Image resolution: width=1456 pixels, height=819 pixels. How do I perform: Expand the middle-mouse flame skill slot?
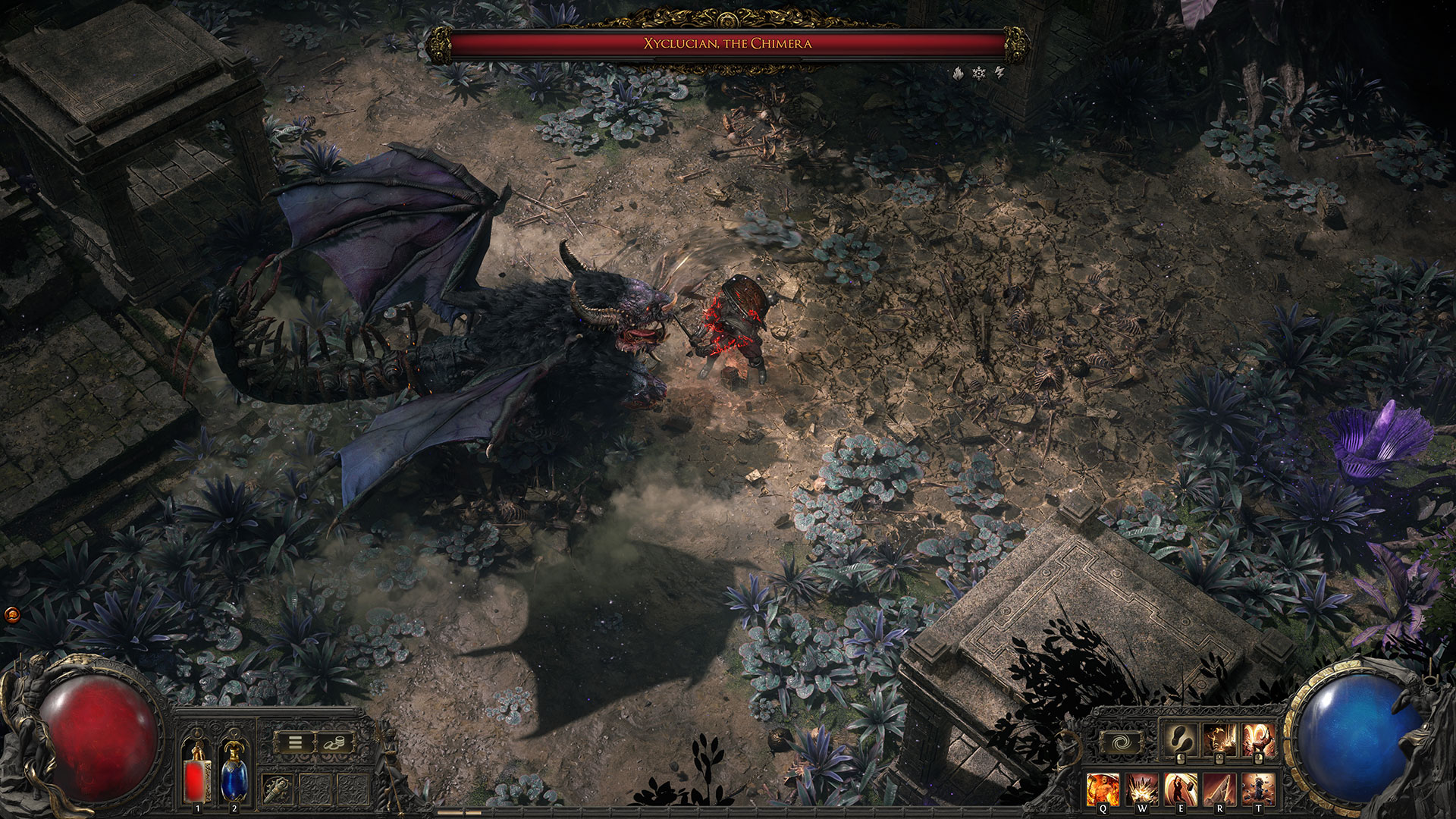[x=1219, y=739]
